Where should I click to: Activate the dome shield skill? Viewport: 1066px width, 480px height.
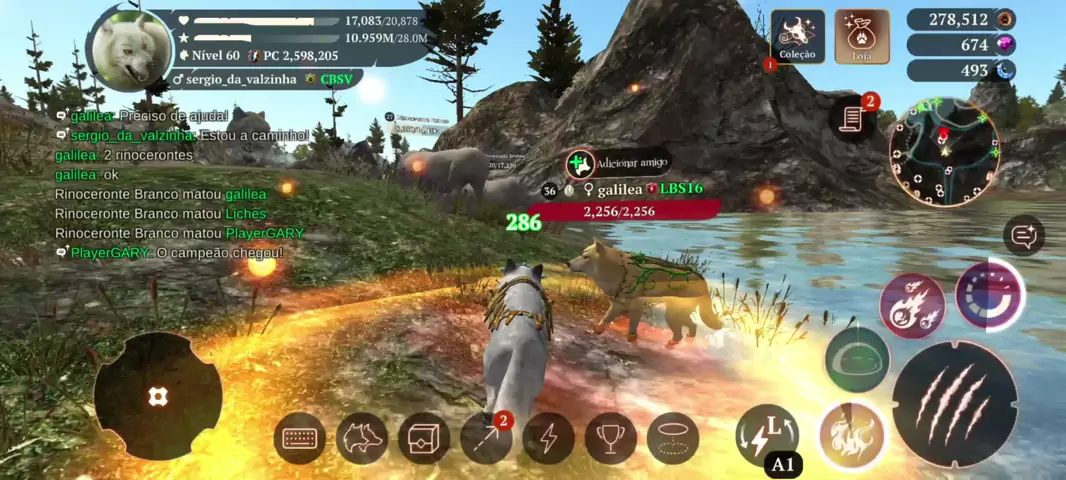click(x=858, y=359)
